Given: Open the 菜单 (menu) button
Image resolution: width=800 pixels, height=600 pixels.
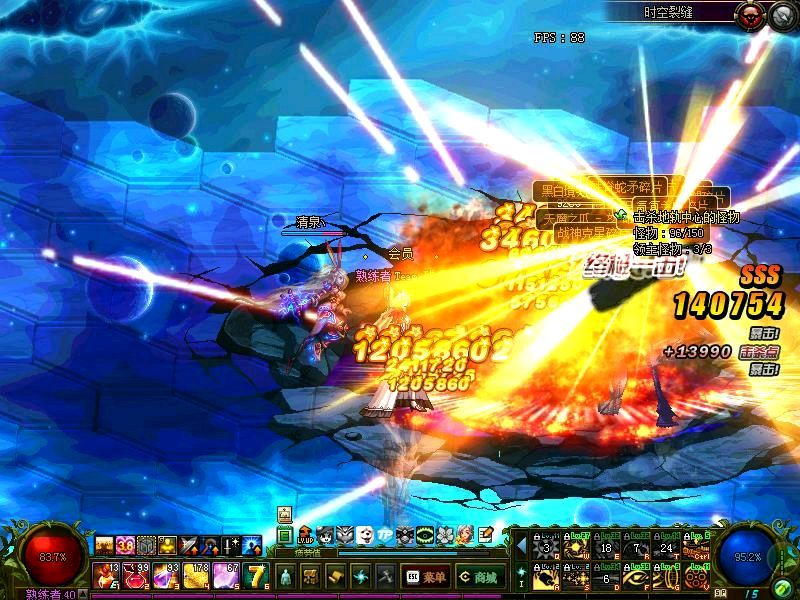Looking at the screenshot, I should point(425,577).
